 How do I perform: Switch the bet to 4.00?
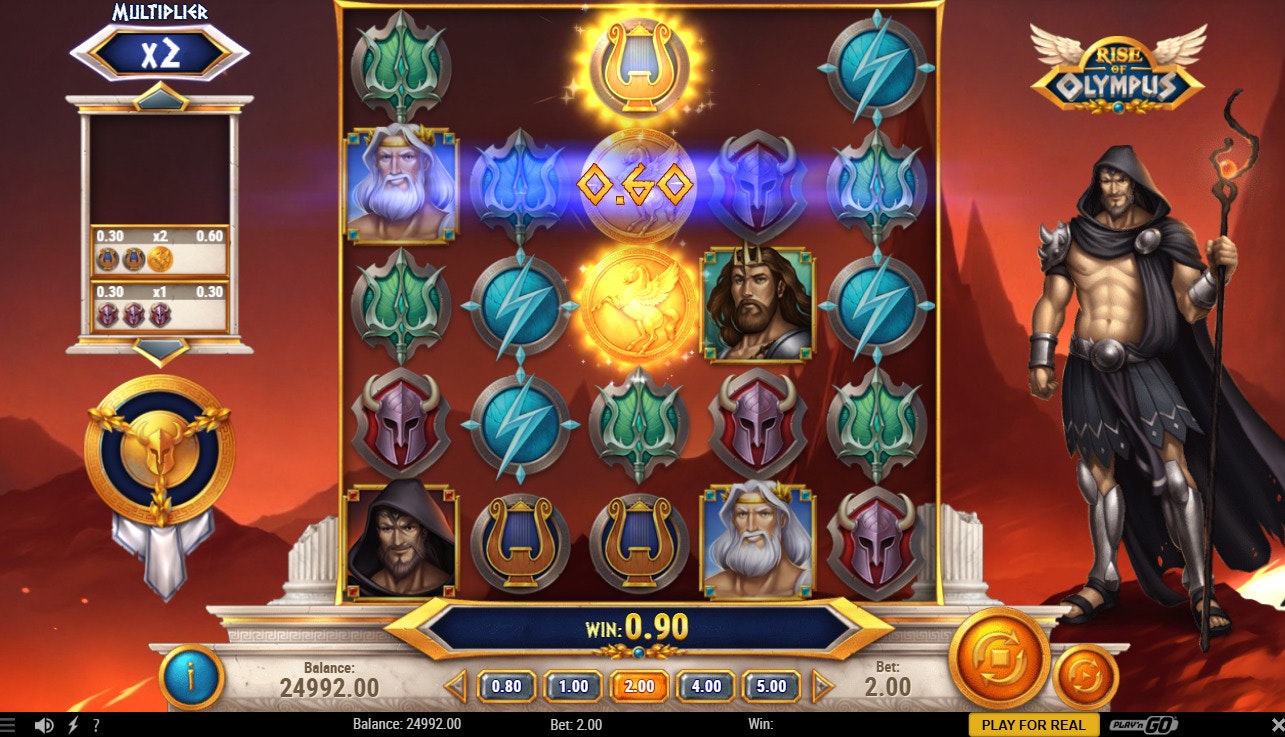706,687
